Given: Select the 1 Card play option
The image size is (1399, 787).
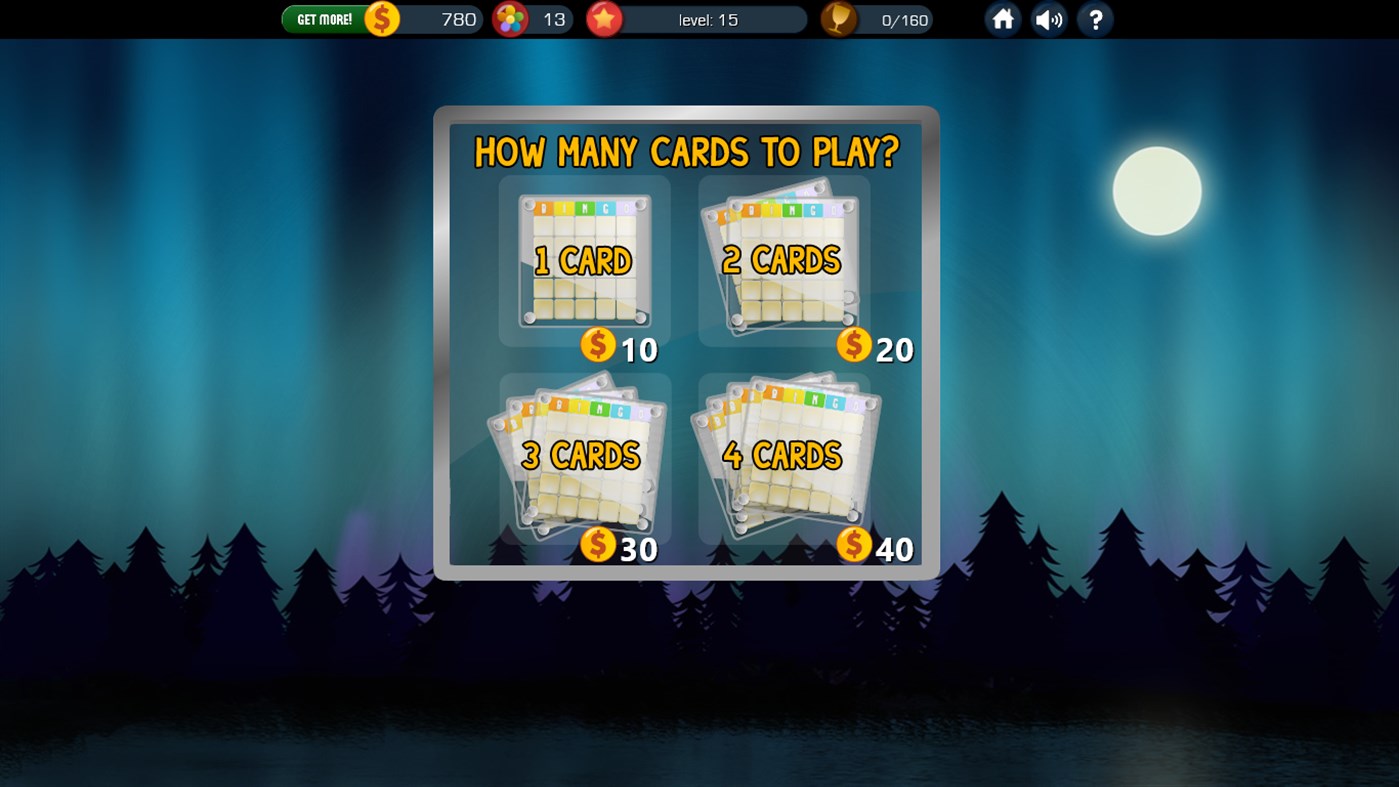Looking at the screenshot, I should pos(585,260).
